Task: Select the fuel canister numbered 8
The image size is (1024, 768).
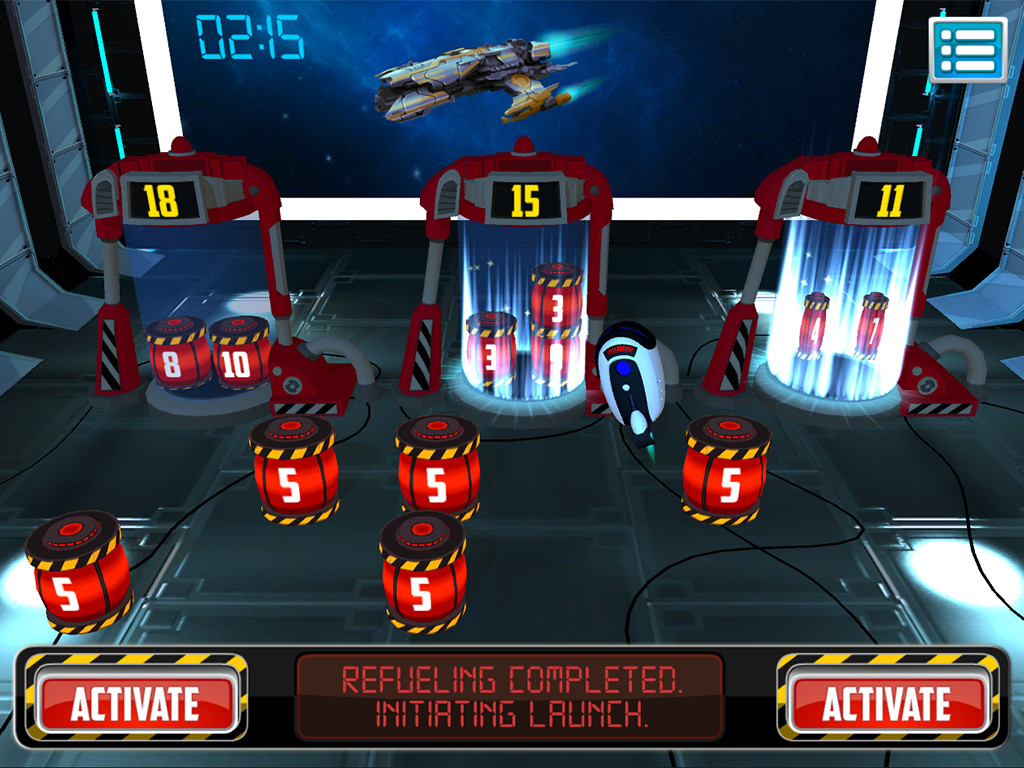Action: (x=174, y=357)
